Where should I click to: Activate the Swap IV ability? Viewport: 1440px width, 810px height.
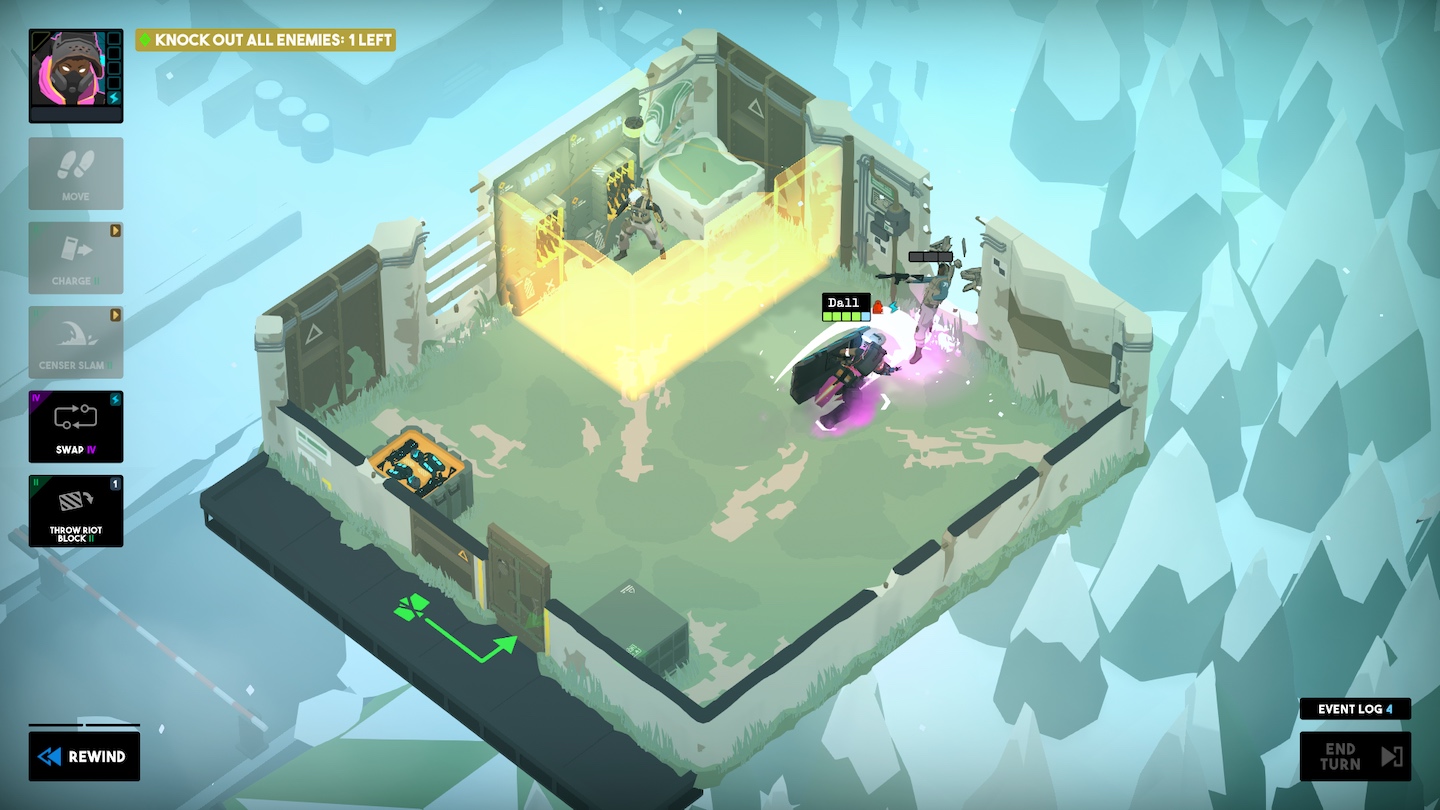click(x=76, y=426)
